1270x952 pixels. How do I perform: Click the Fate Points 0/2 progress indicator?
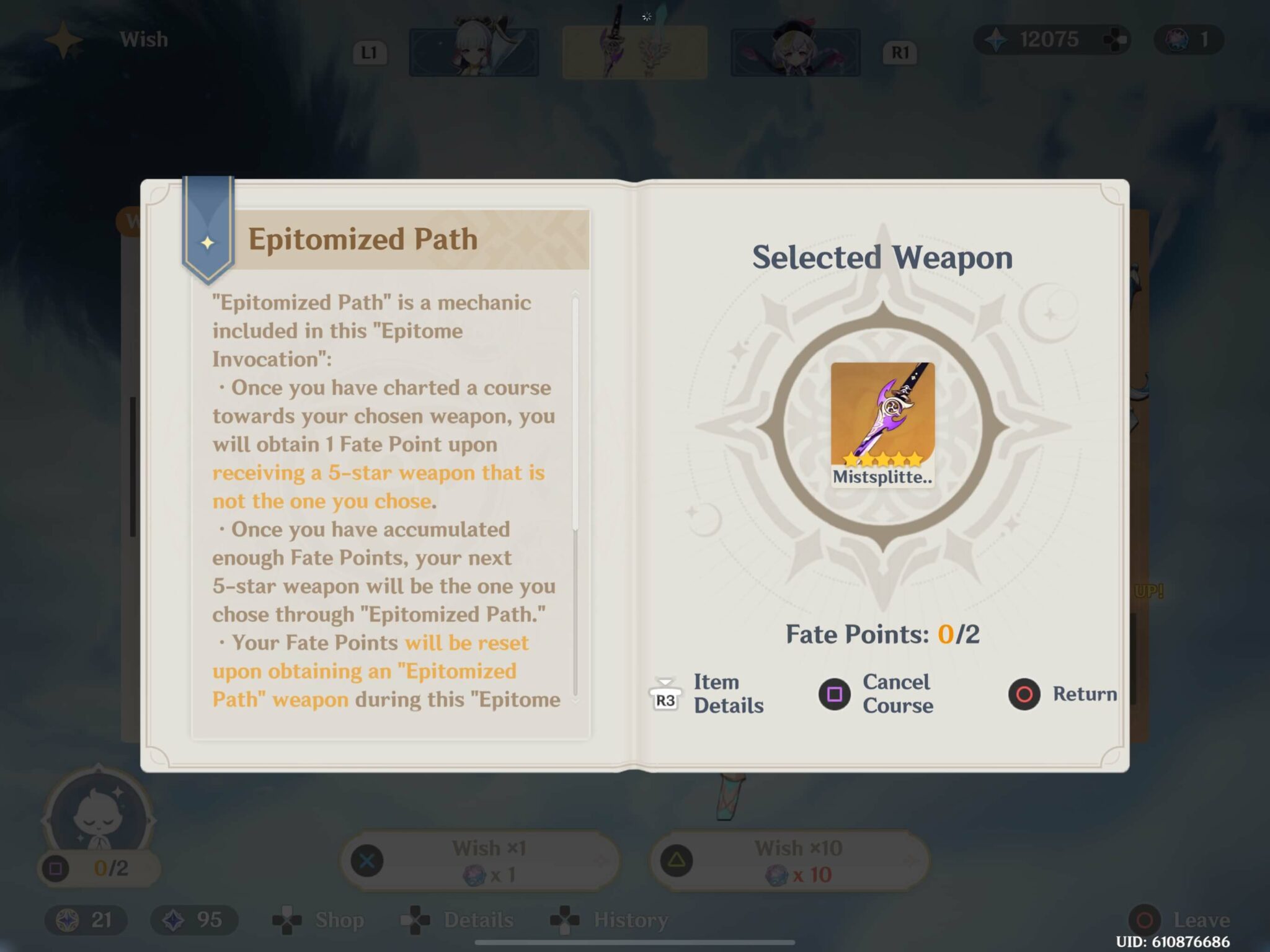pyautogui.click(x=884, y=634)
